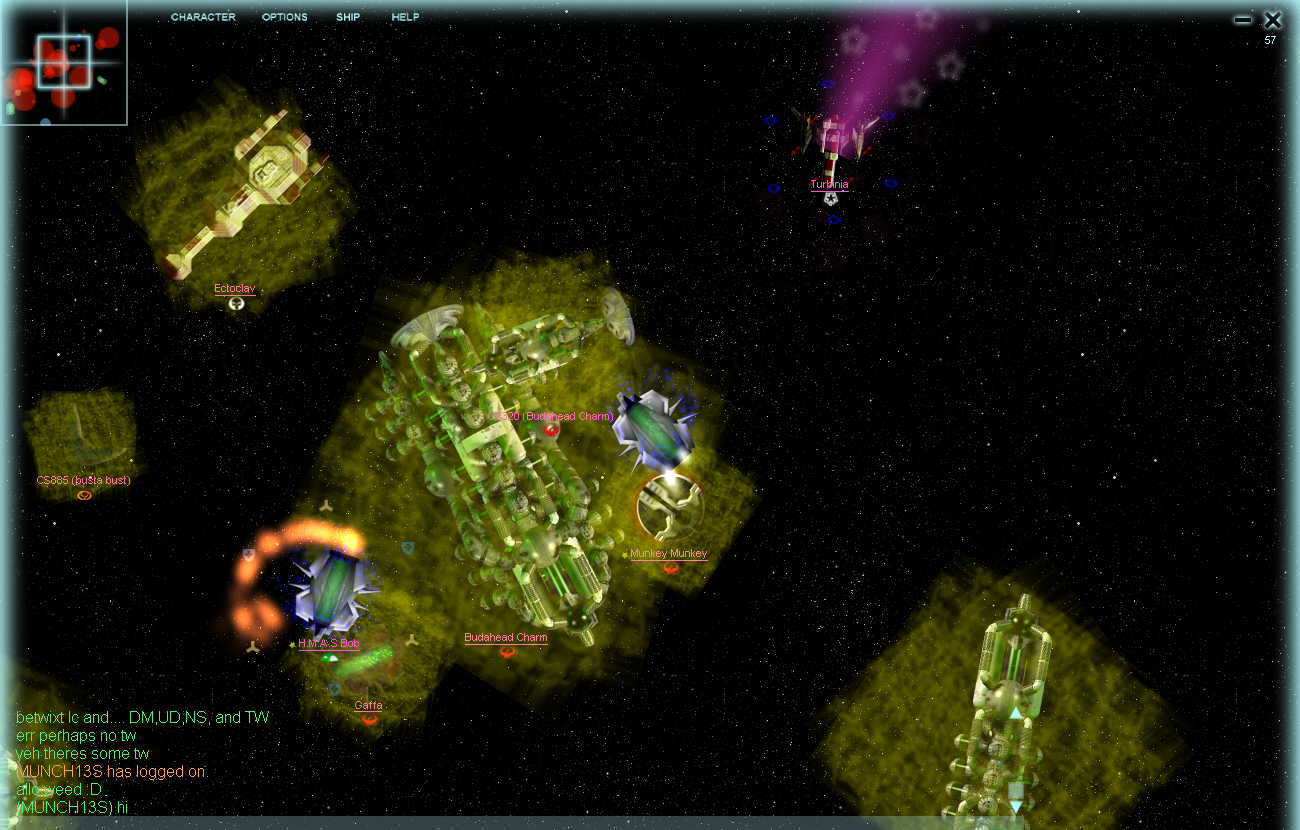Image resolution: width=1300 pixels, height=830 pixels.
Task: Close the game window
Action: 1272,19
